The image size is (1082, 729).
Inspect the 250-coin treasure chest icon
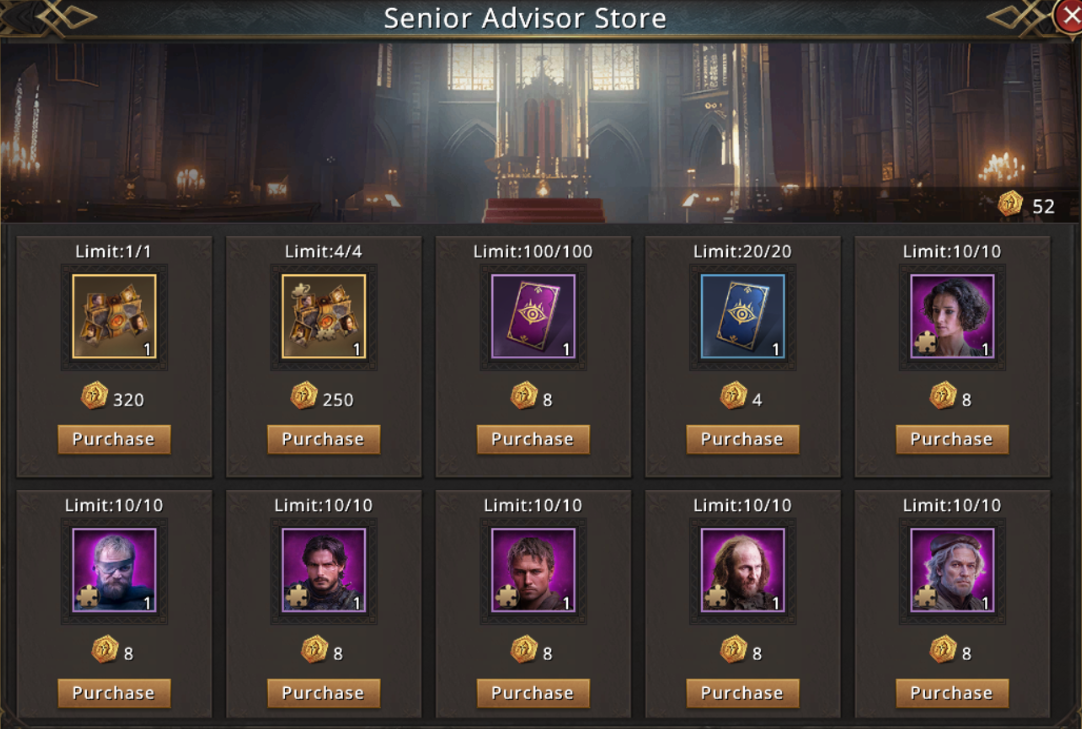(x=323, y=316)
